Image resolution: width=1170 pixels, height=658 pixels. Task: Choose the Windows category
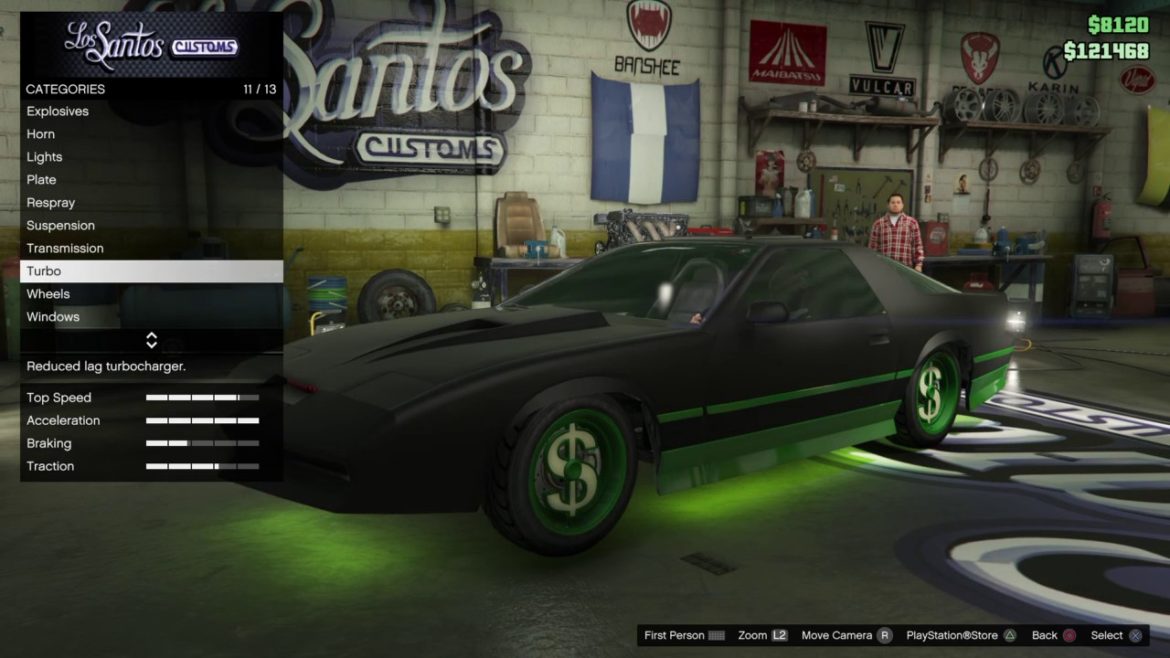tap(53, 317)
